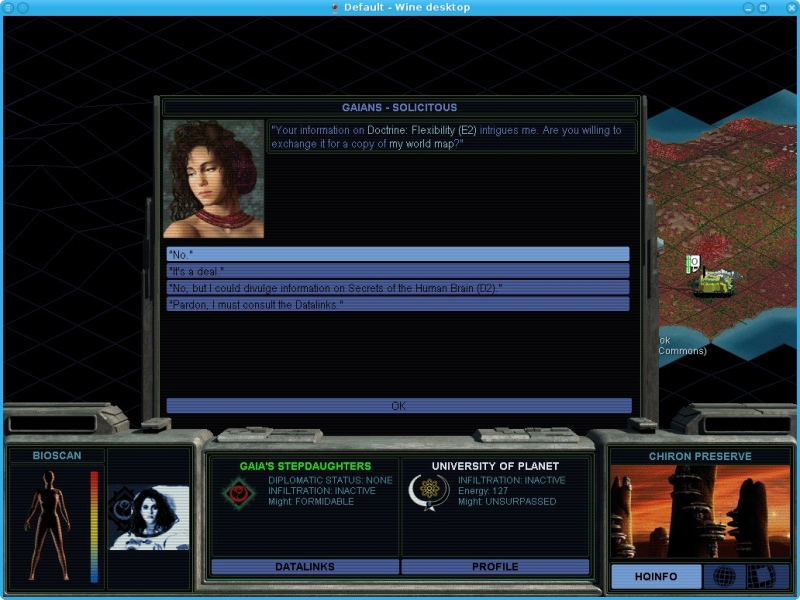Click the Gaians leader portrait
Image resolution: width=800 pixels, height=600 pixels.
pos(214,179)
